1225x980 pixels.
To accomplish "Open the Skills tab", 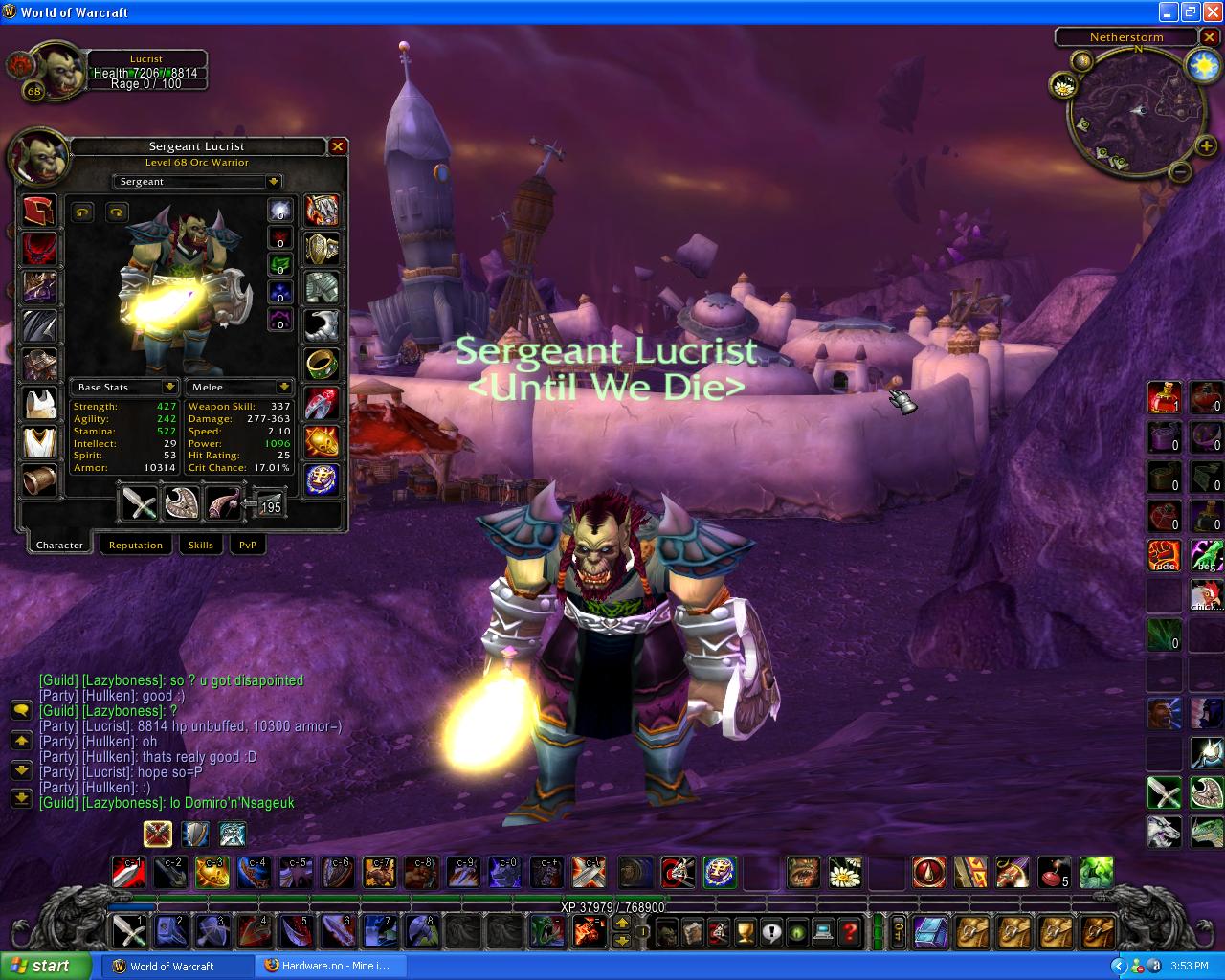I will (200, 545).
